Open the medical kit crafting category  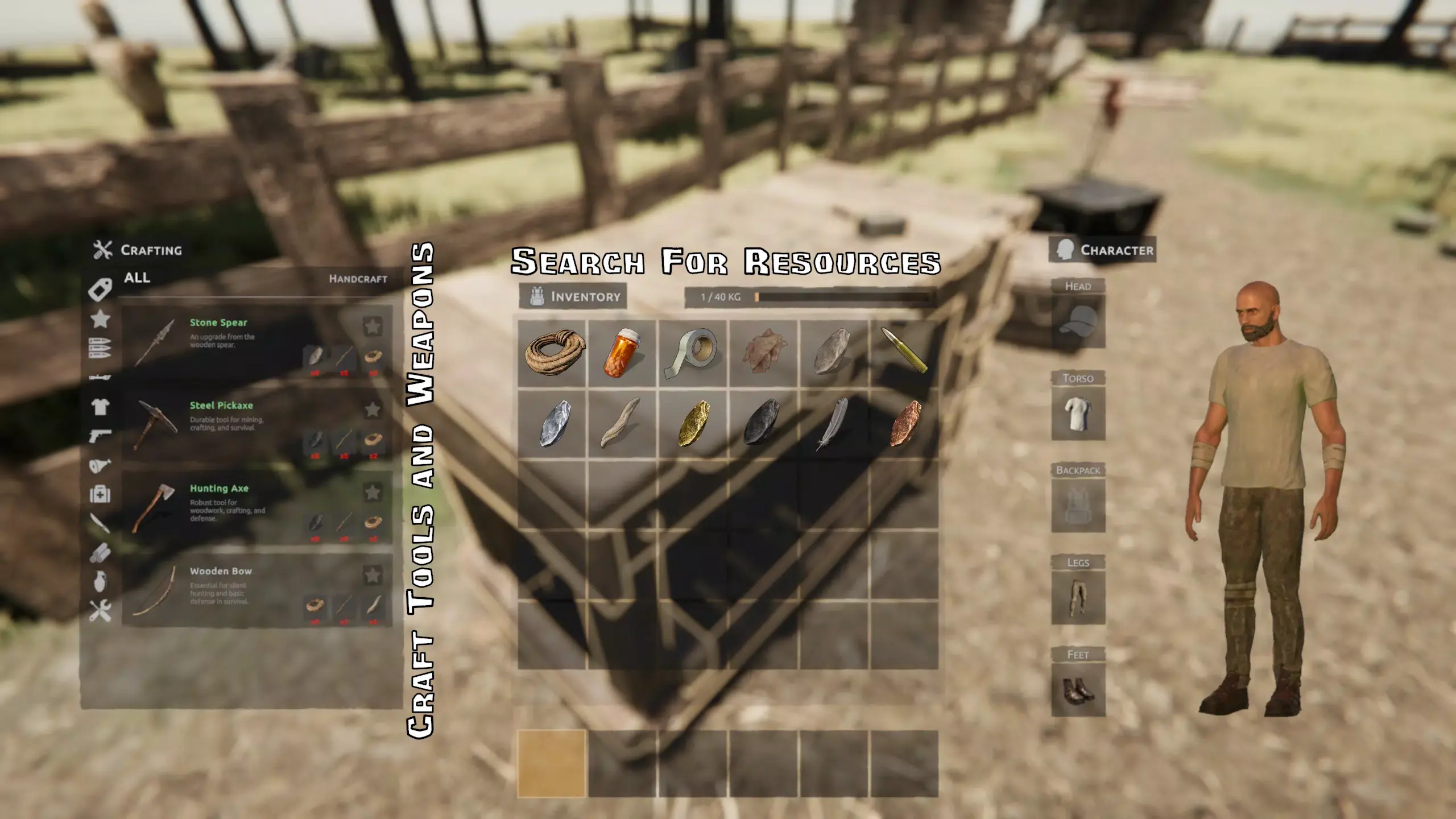click(100, 494)
